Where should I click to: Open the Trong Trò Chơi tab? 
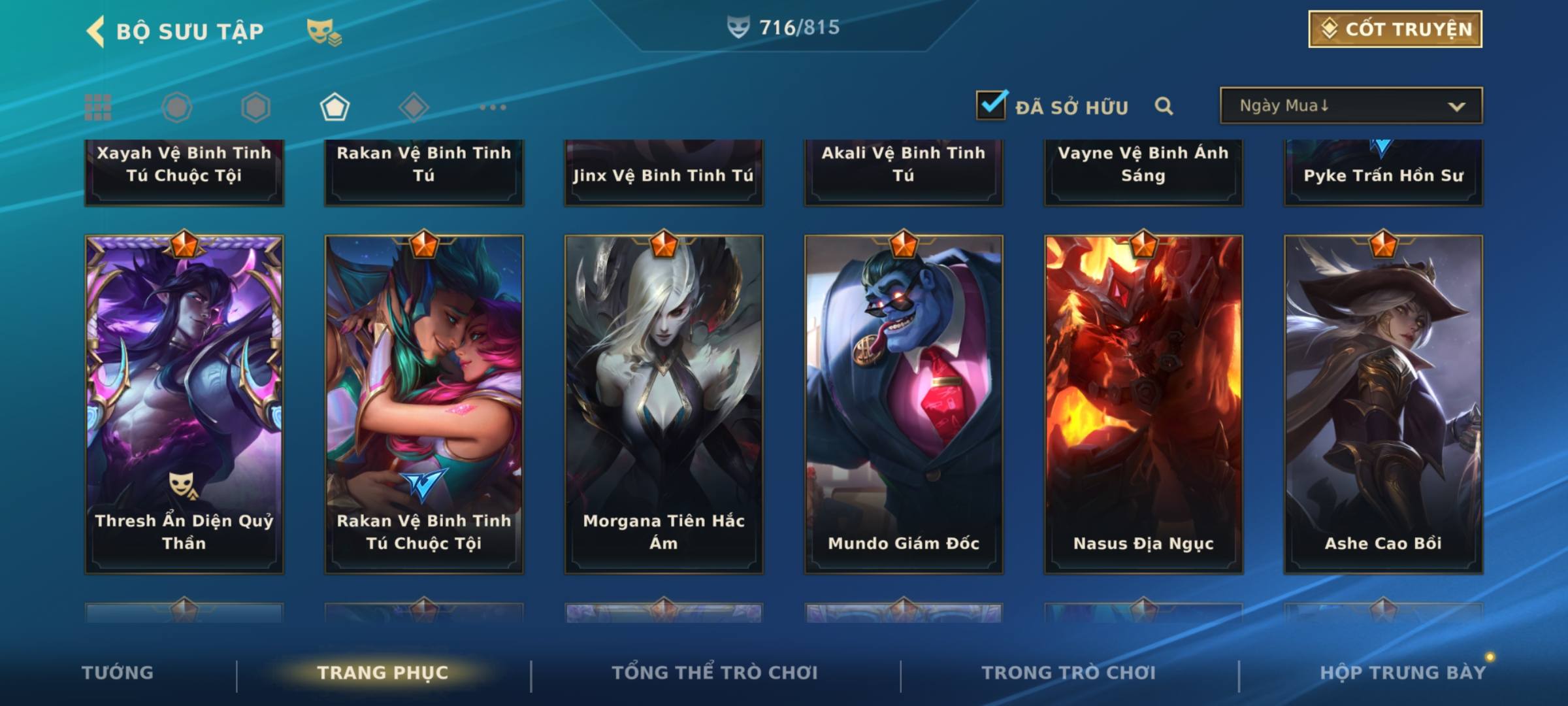pos(1069,673)
